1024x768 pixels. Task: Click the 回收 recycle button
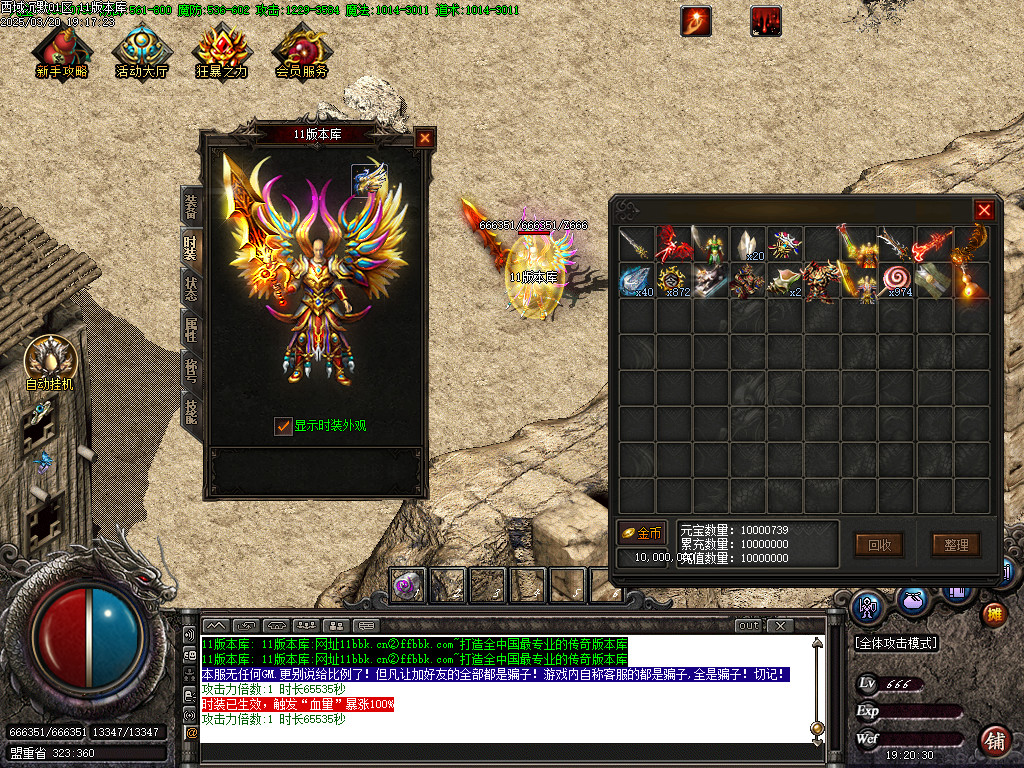(879, 545)
